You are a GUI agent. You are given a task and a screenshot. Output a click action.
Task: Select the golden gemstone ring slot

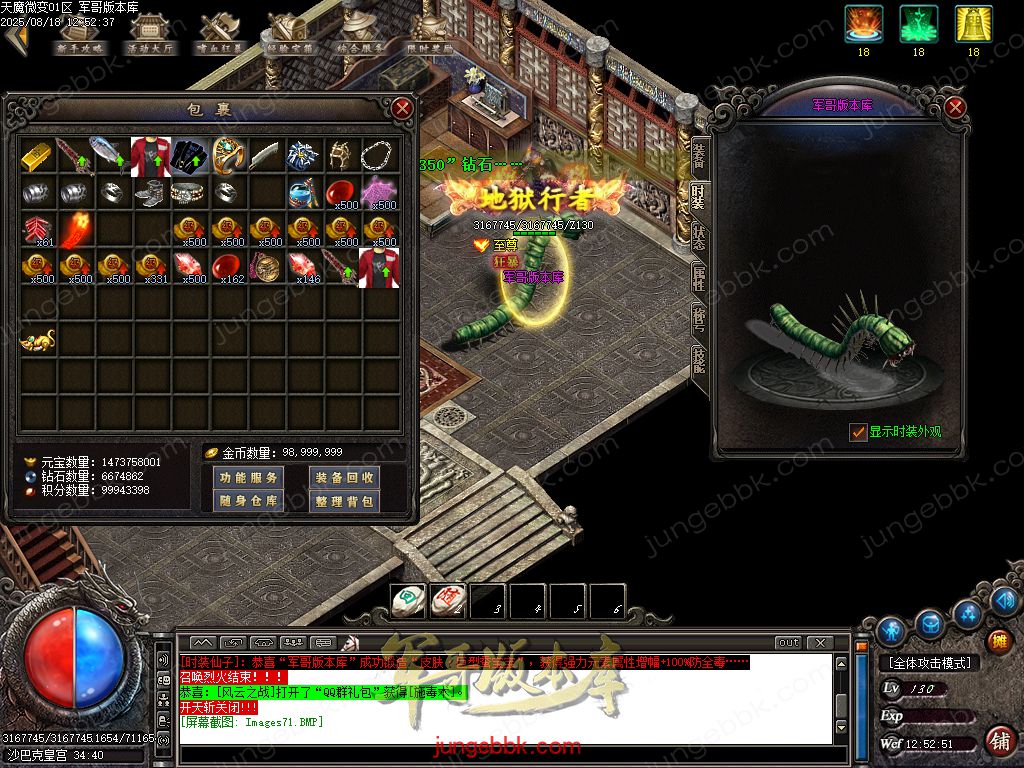tap(229, 155)
